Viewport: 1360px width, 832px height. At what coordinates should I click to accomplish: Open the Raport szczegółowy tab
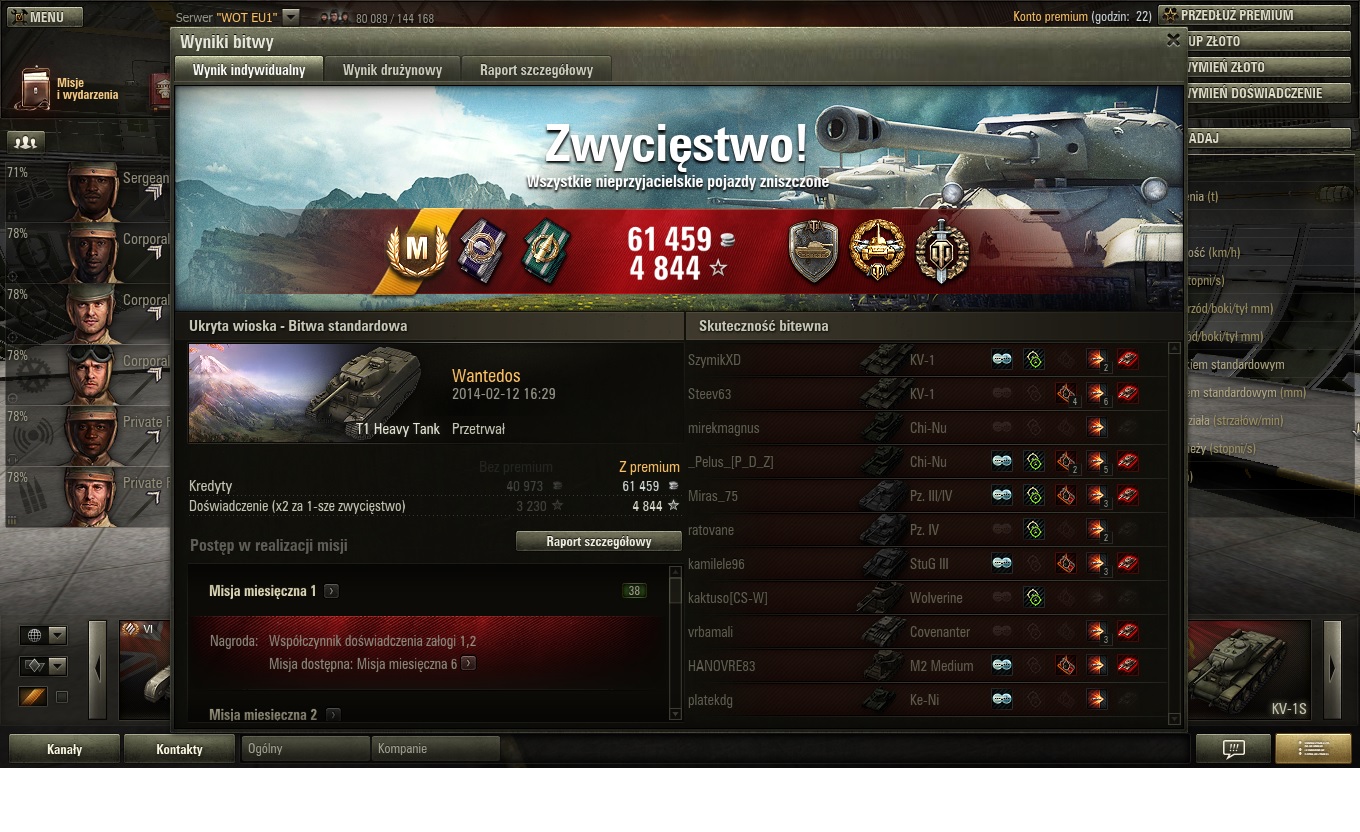tap(536, 70)
